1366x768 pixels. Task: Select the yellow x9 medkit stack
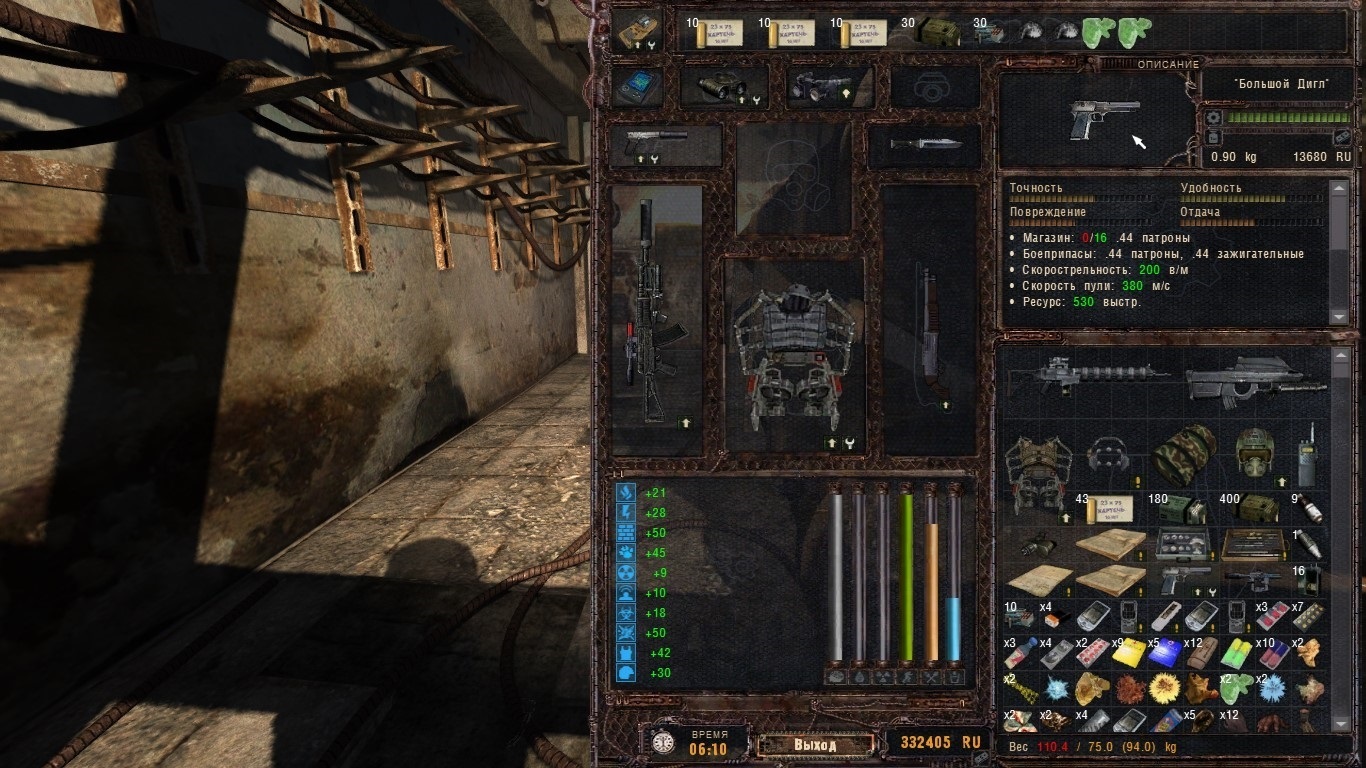1129,651
